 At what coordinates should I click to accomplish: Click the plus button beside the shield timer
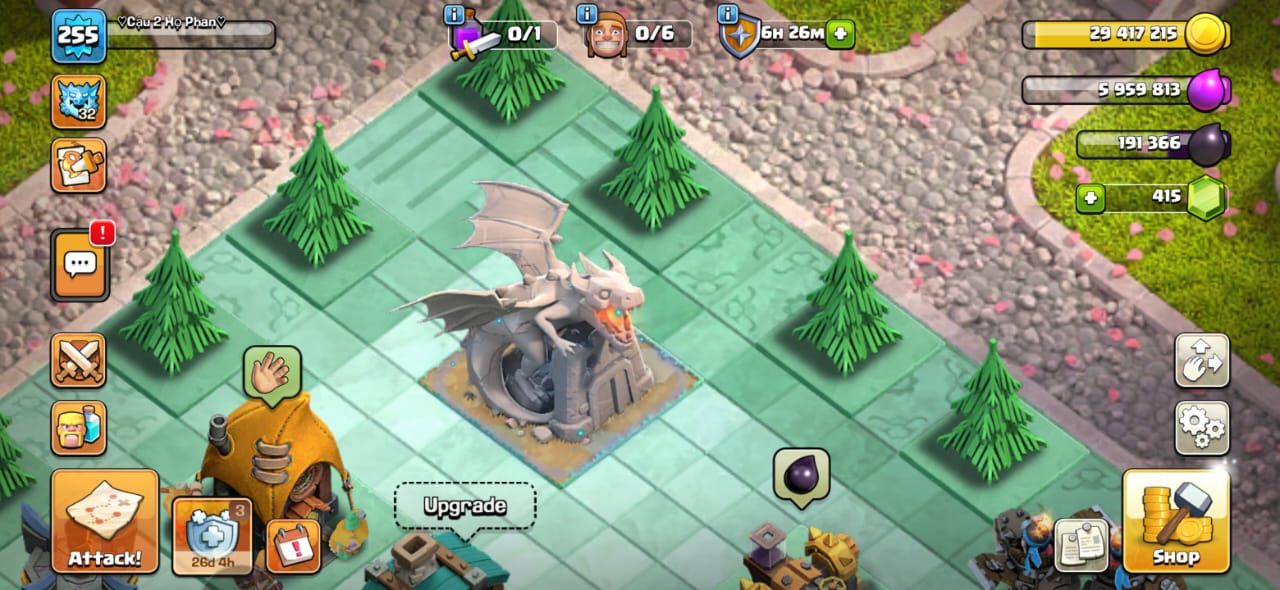coord(840,34)
